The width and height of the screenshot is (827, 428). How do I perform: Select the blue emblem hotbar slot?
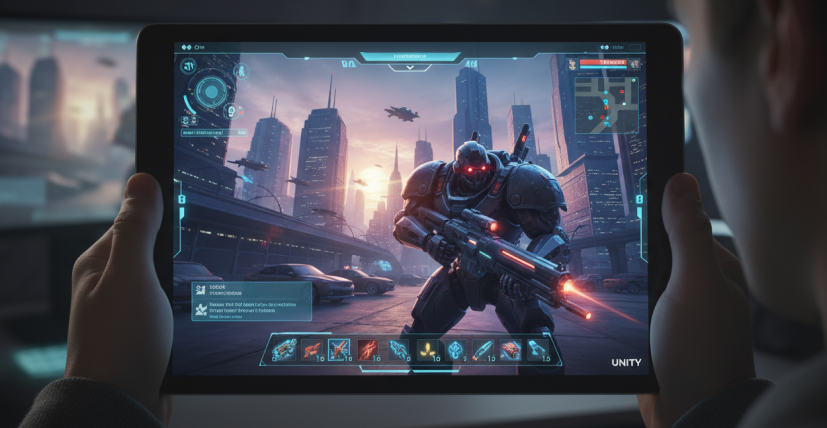pos(456,349)
